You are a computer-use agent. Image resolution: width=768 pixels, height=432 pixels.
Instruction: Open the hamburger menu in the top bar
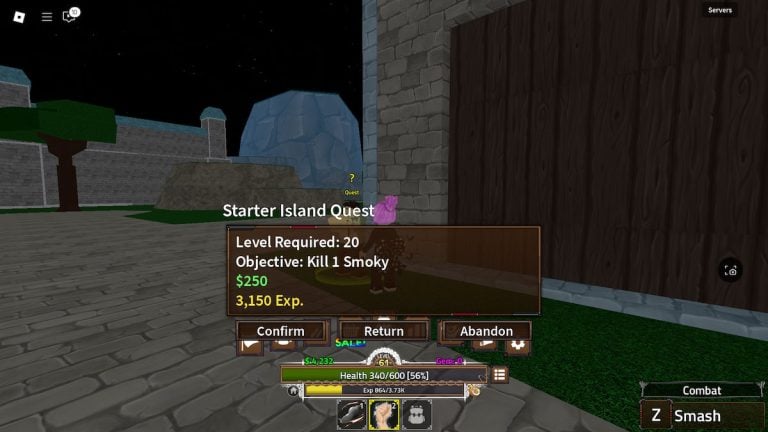46,16
